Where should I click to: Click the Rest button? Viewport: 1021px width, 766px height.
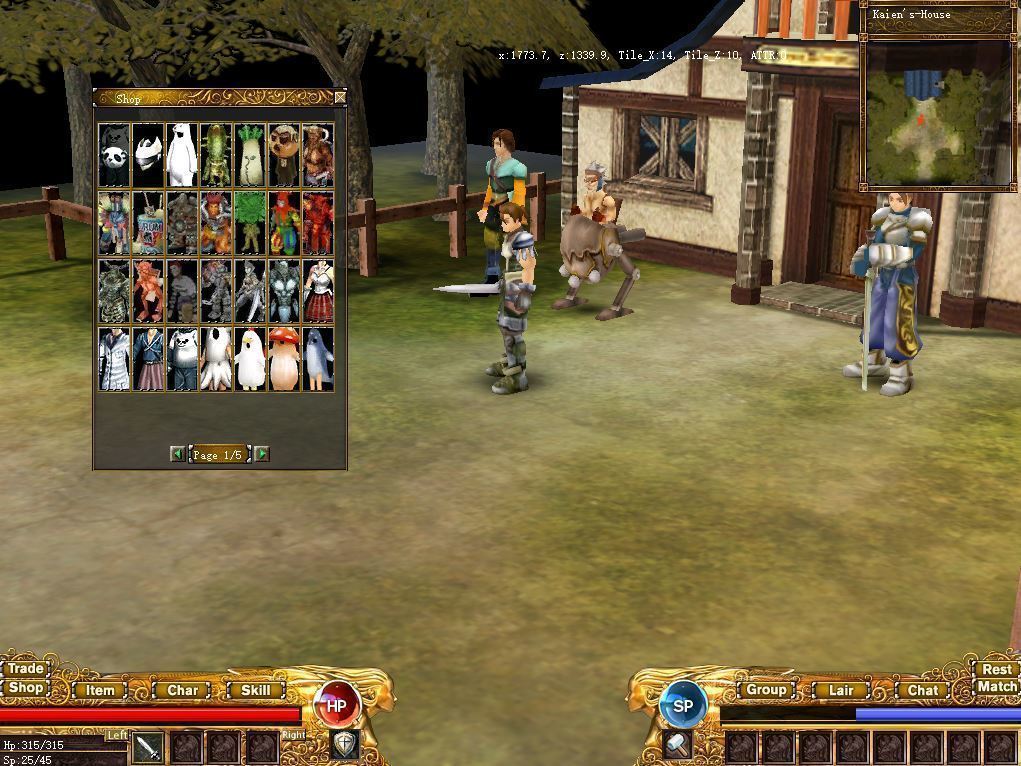996,670
